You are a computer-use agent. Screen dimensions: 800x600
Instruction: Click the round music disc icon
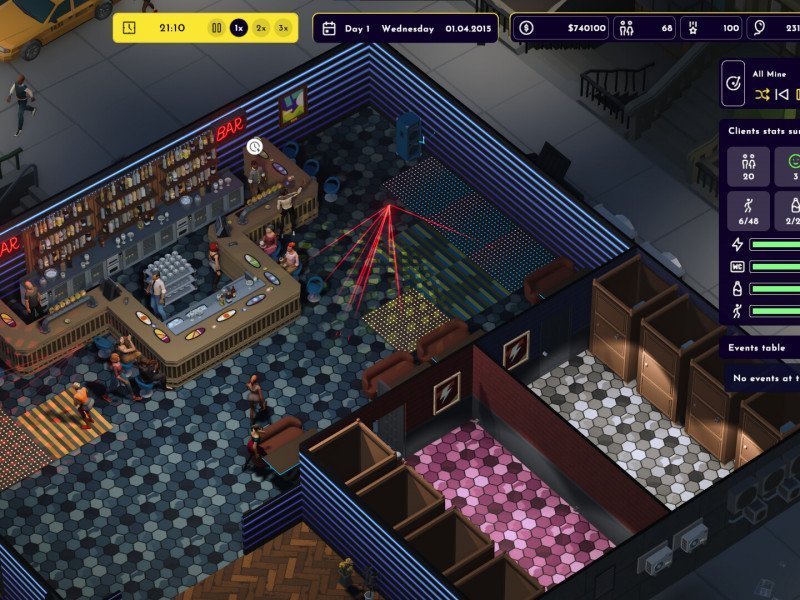coord(735,84)
